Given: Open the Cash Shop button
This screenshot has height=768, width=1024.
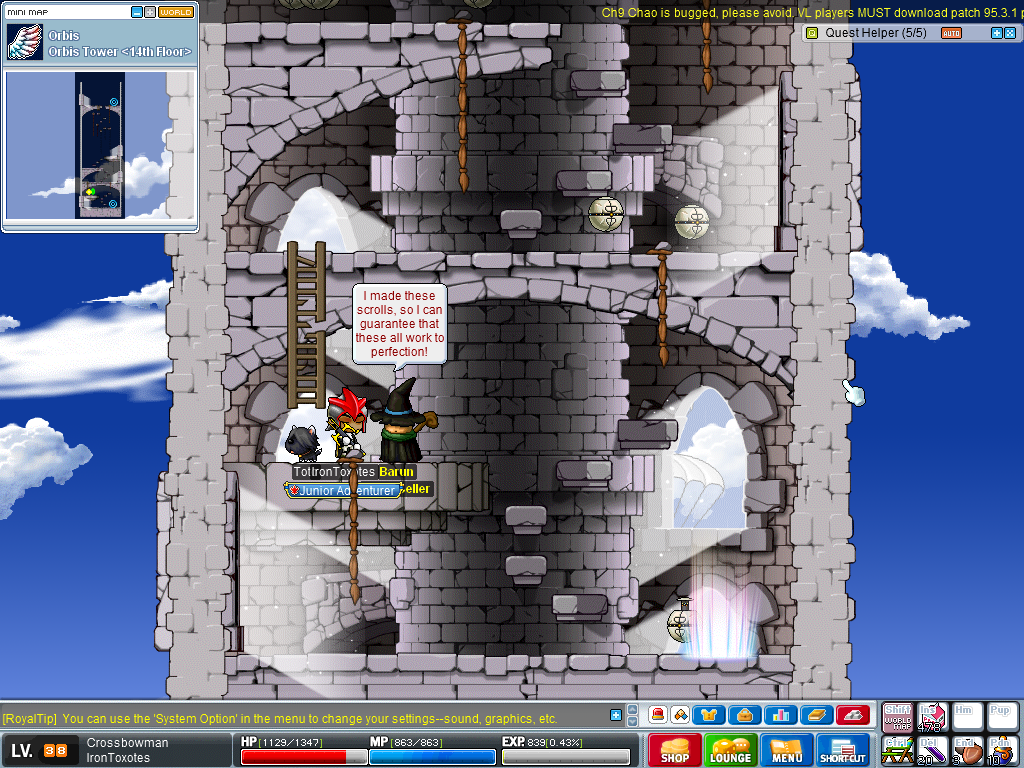Looking at the screenshot, I should (675, 750).
